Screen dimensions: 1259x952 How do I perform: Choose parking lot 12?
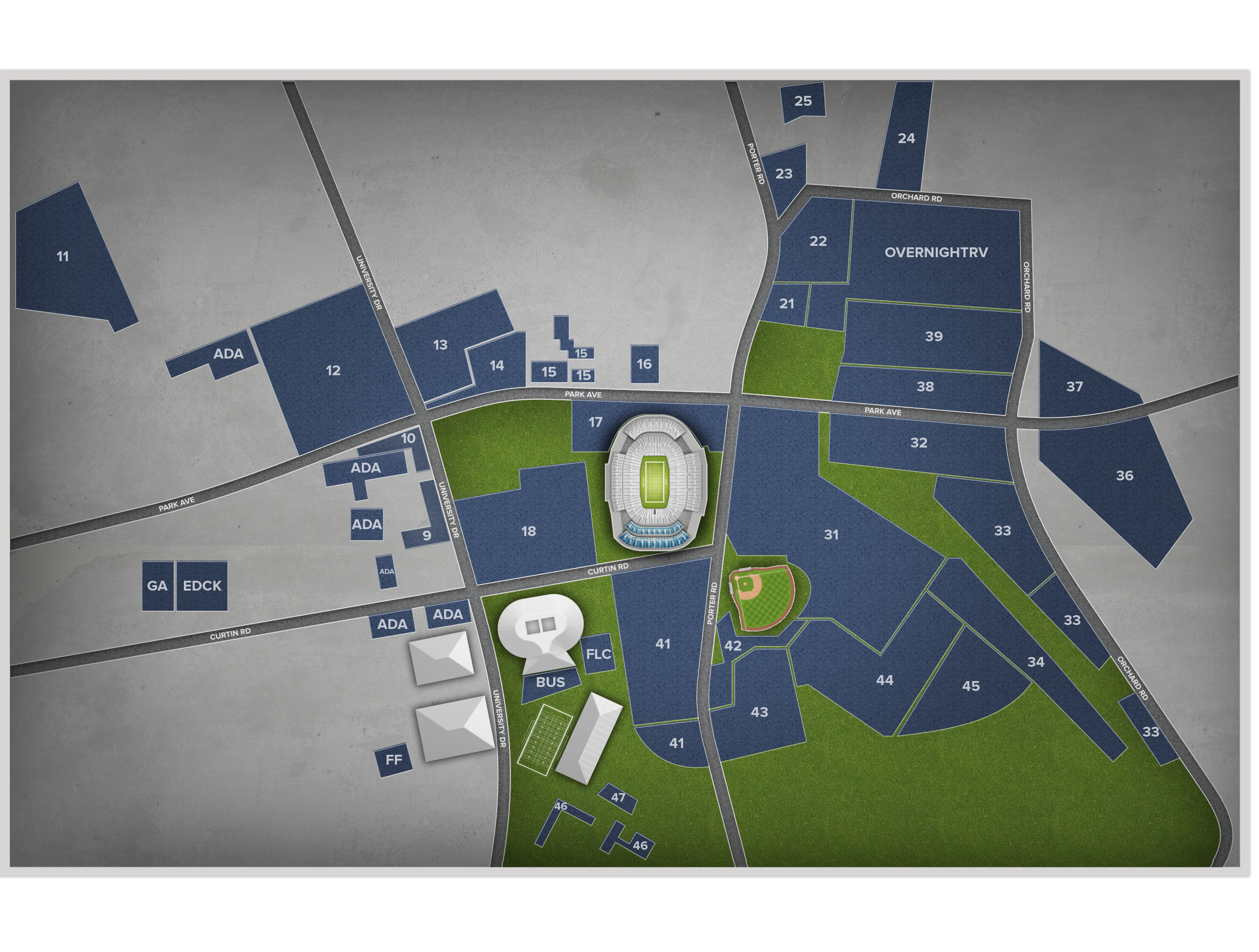pos(333,371)
